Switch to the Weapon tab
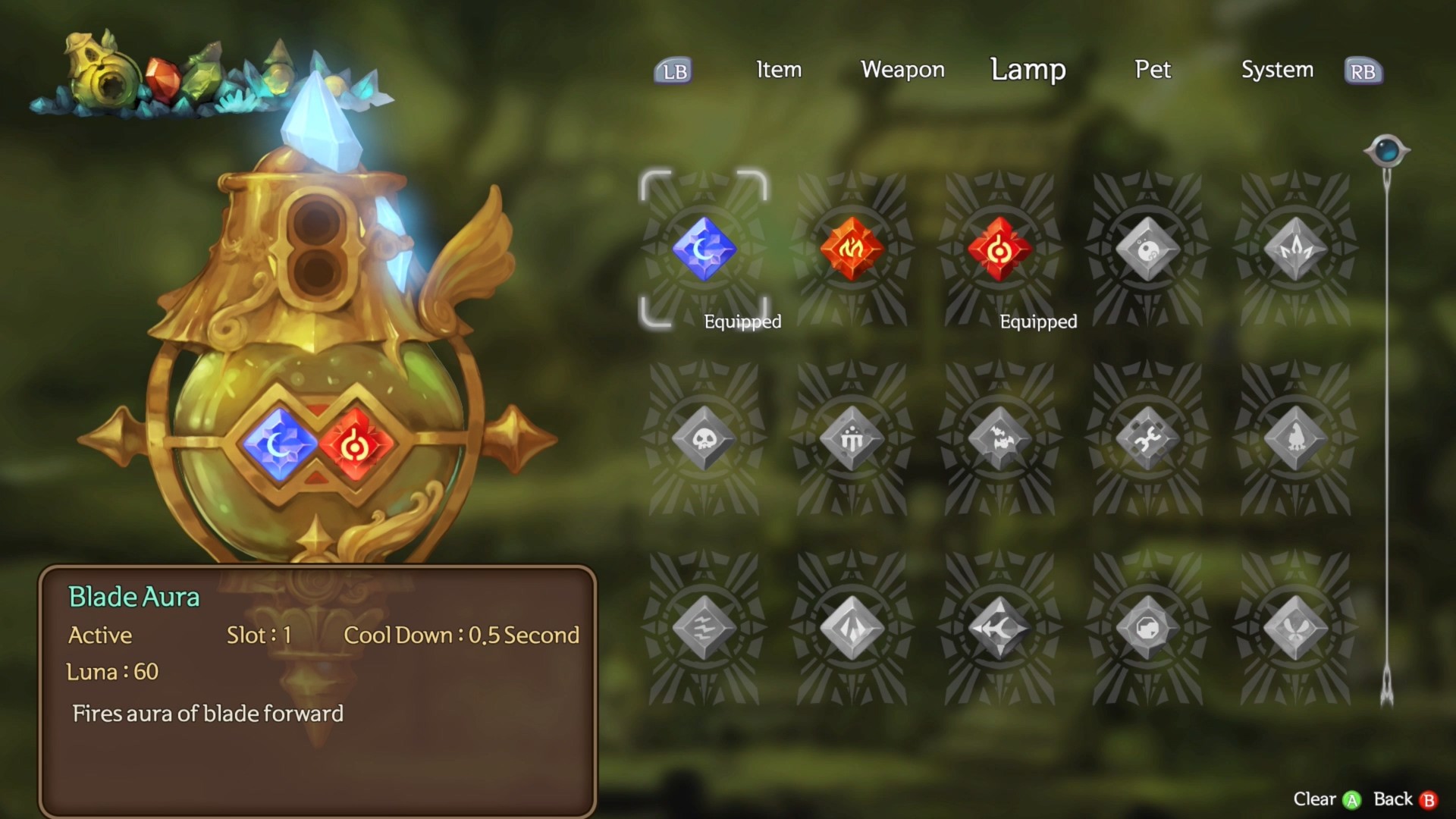Viewport: 1456px width, 819px height. pyautogui.click(x=902, y=71)
